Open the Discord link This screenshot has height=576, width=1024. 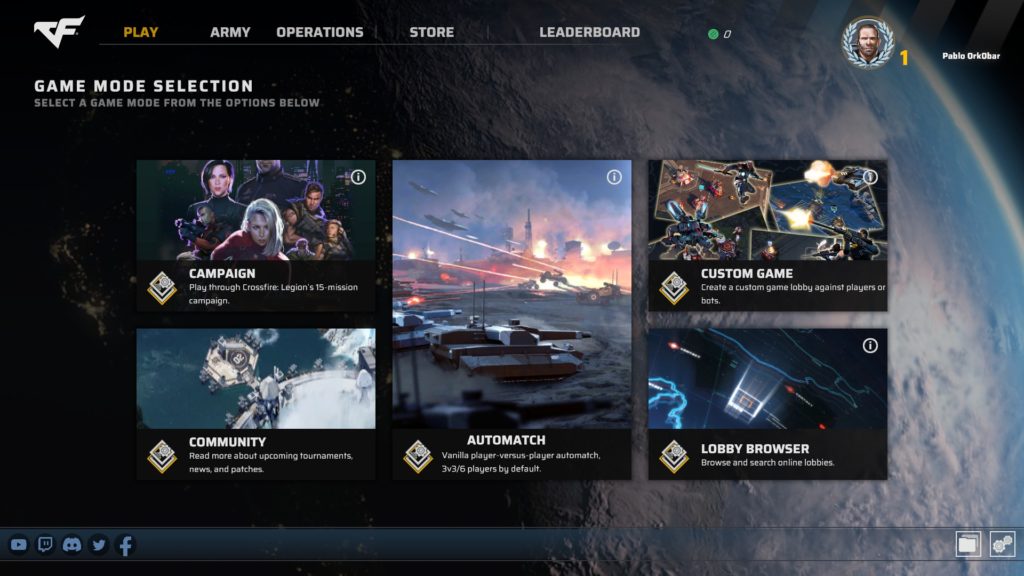pos(72,545)
